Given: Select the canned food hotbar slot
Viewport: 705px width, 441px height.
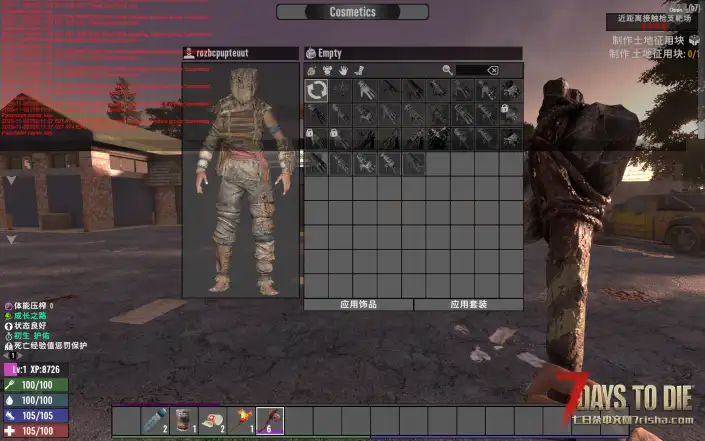Looking at the screenshot, I should [x=184, y=420].
